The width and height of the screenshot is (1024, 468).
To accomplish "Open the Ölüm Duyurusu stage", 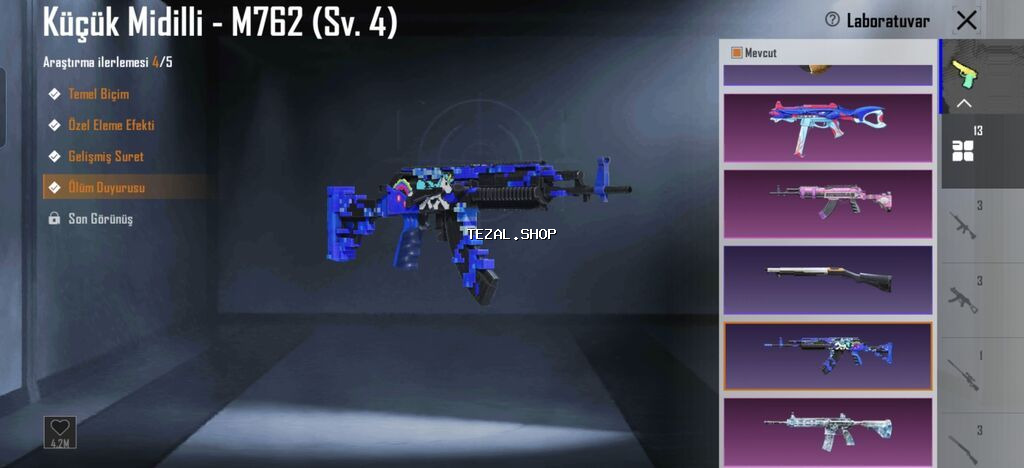I will coord(105,187).
